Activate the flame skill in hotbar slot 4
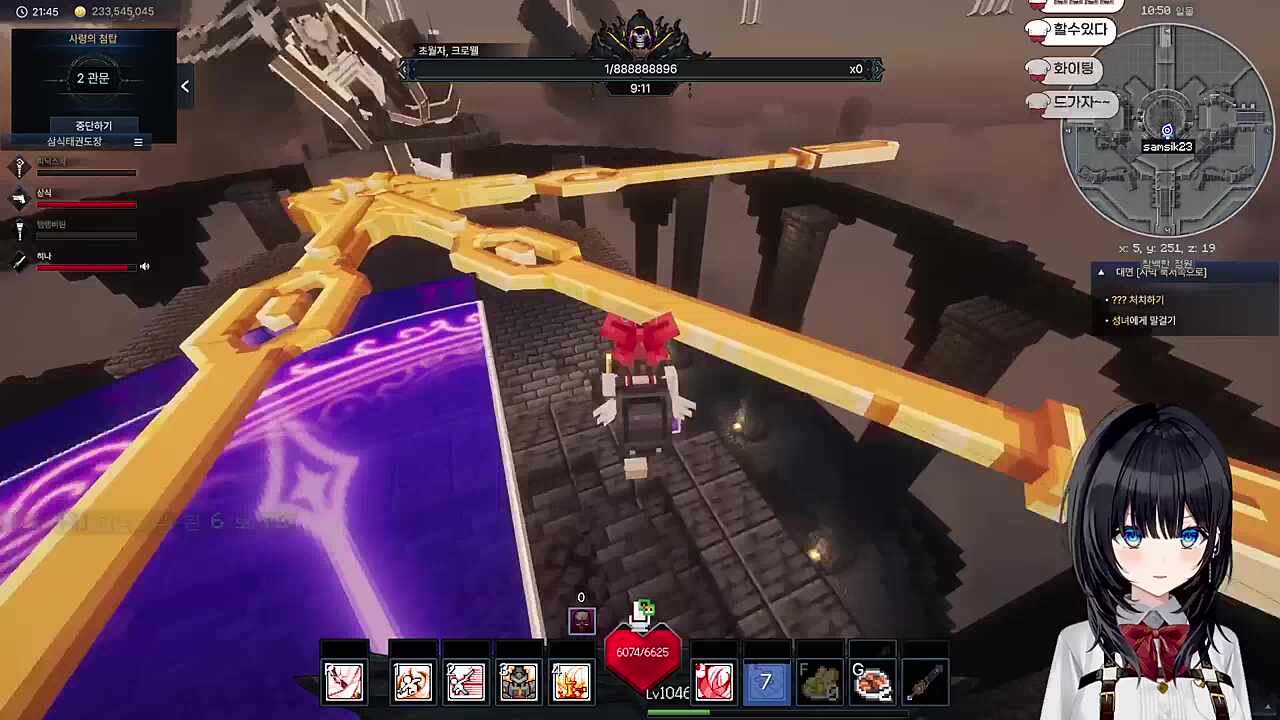The width and height of the screenshot is (1280, 720). pyautogui.click(x=571, y=682)
